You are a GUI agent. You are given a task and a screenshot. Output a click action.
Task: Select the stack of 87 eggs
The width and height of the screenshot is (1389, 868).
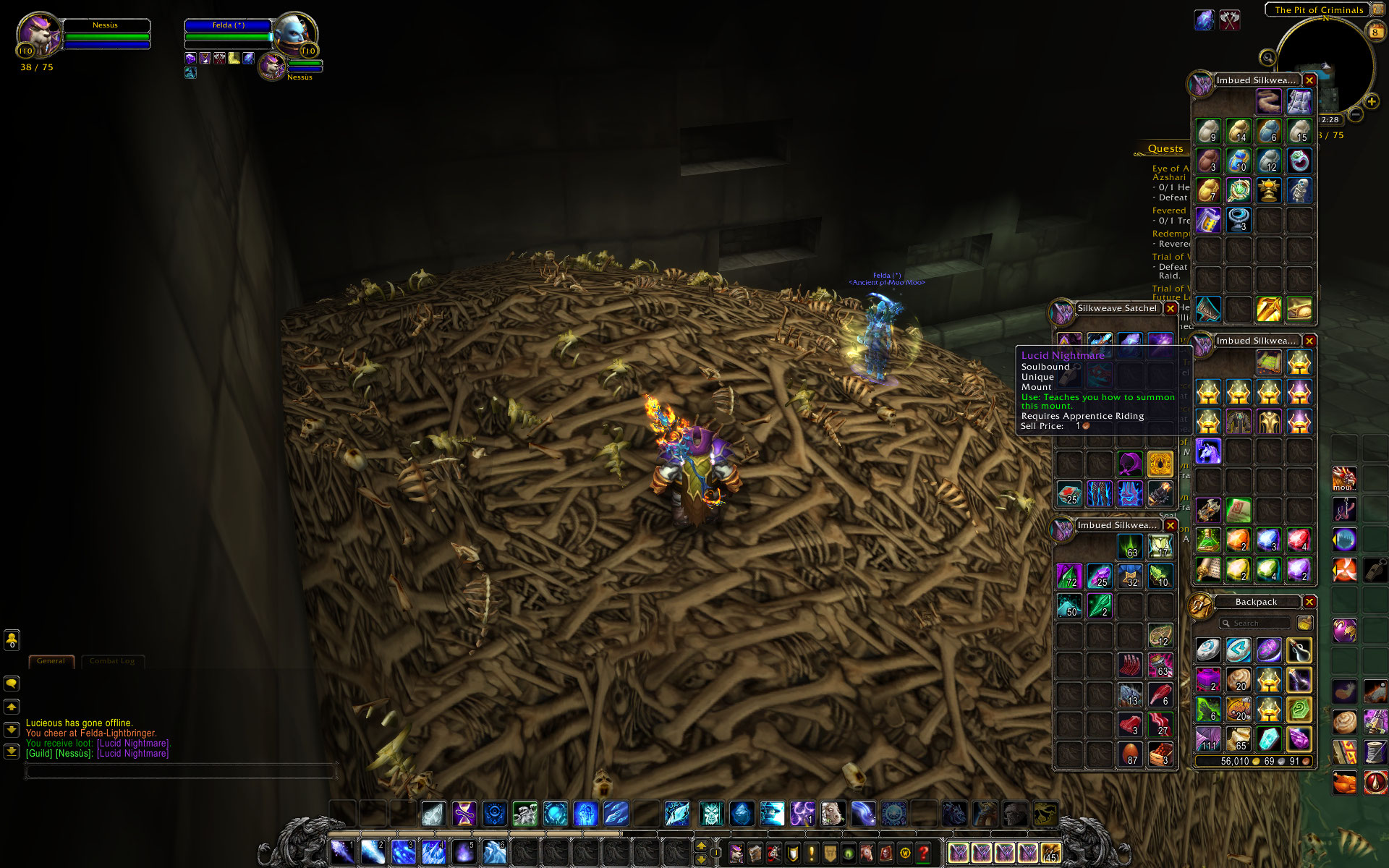click(1130, 754)
